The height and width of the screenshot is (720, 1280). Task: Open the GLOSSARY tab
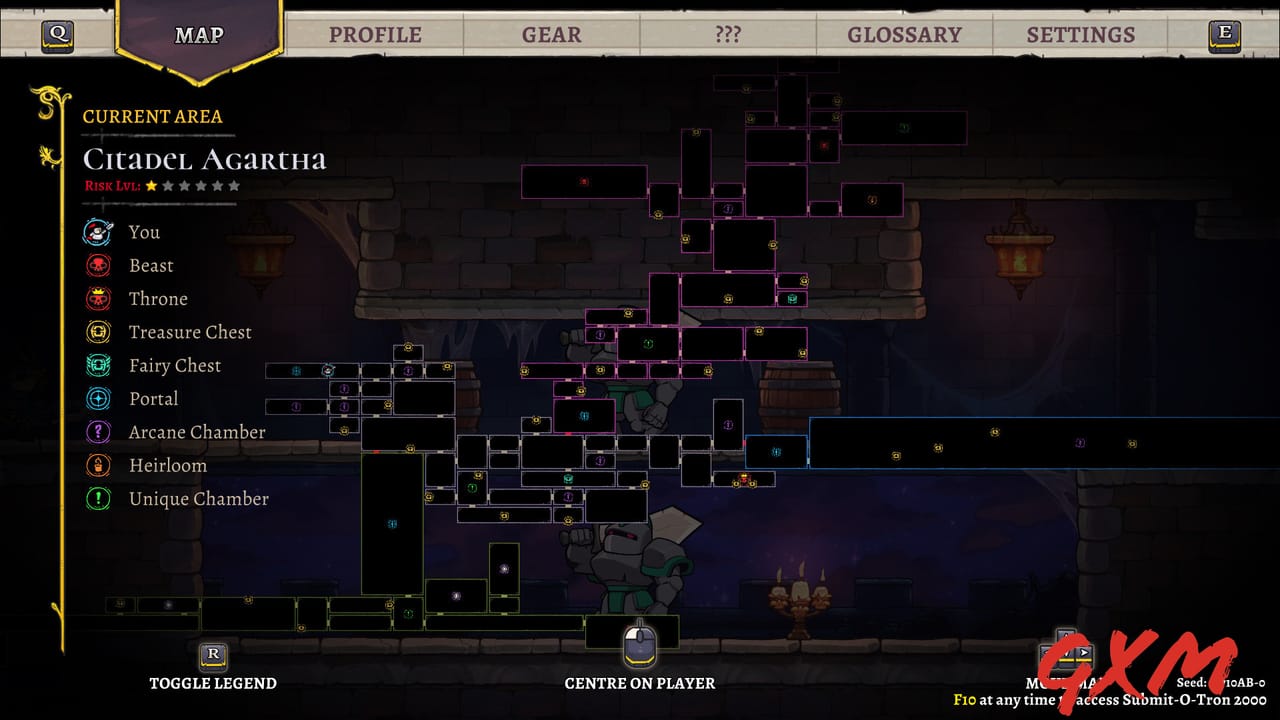point(905,33)
